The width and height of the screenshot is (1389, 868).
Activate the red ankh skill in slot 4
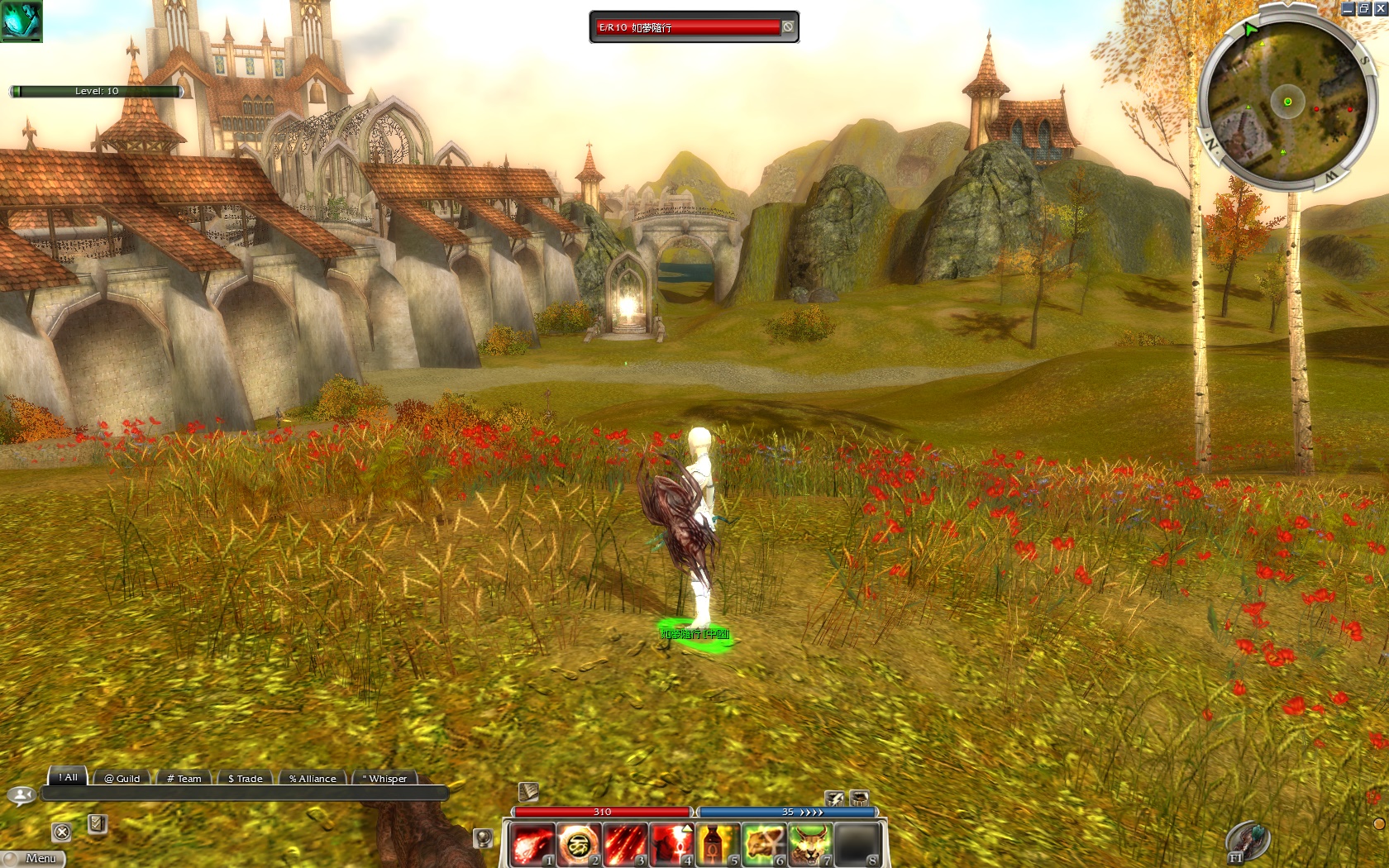(671, 844)
